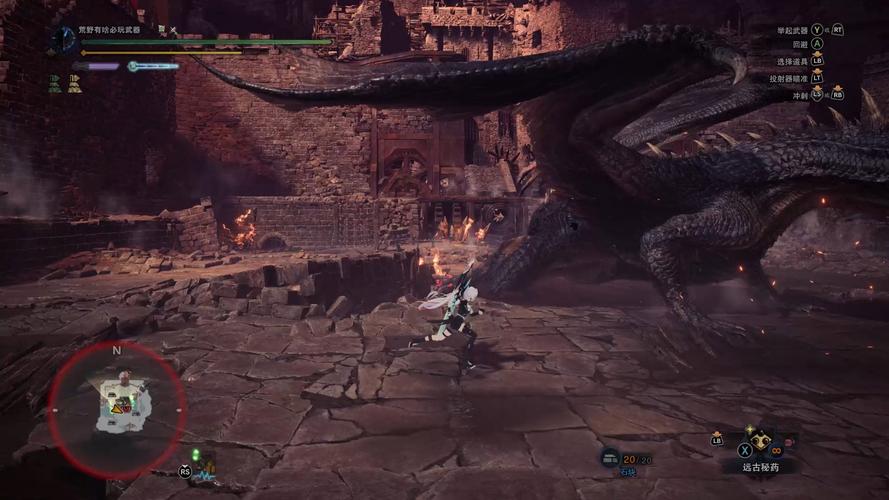Select the stone slinger ammo icon
This screenshot has height=500, width=889.
(609, 458)
